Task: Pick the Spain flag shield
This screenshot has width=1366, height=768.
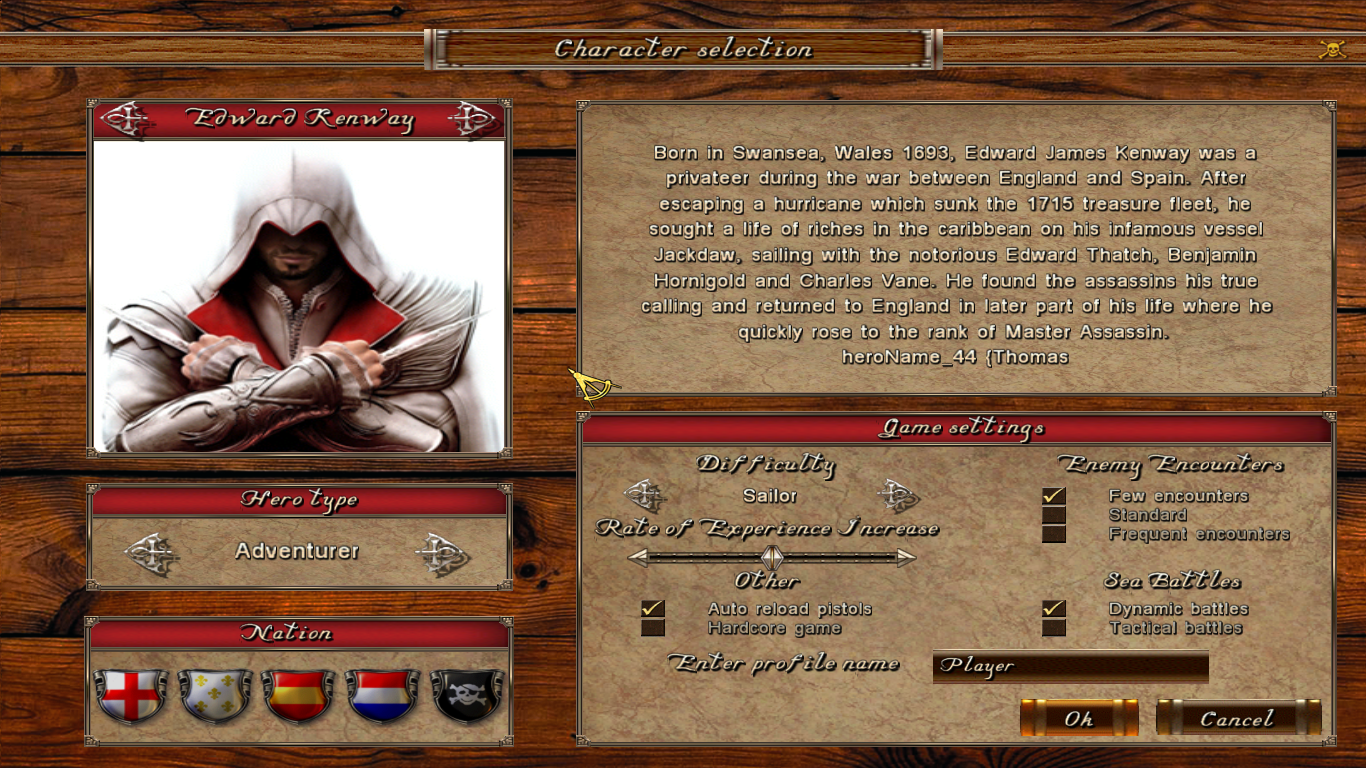Action: point(298,695)
